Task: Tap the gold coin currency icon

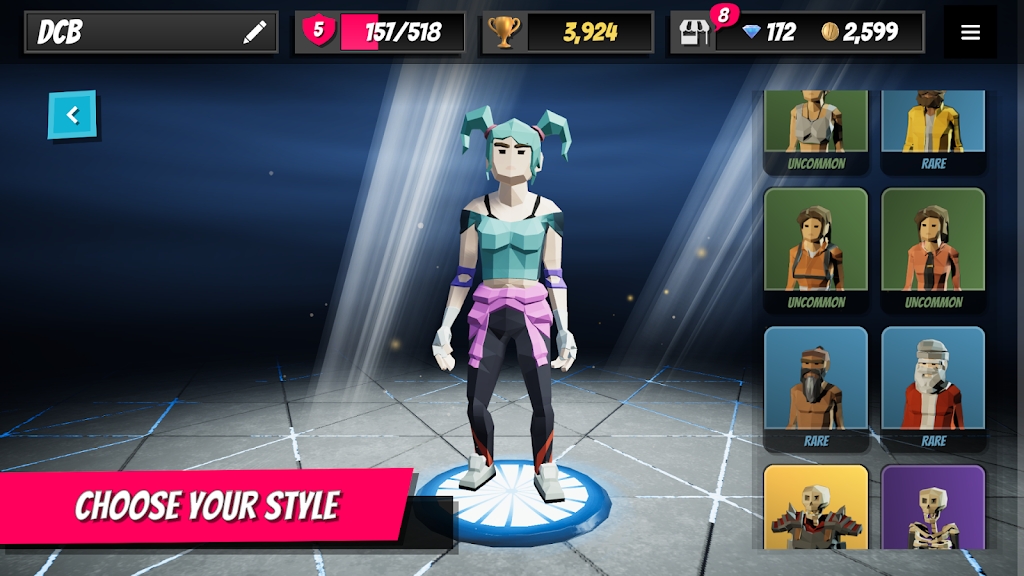Action: coord(830,33)
